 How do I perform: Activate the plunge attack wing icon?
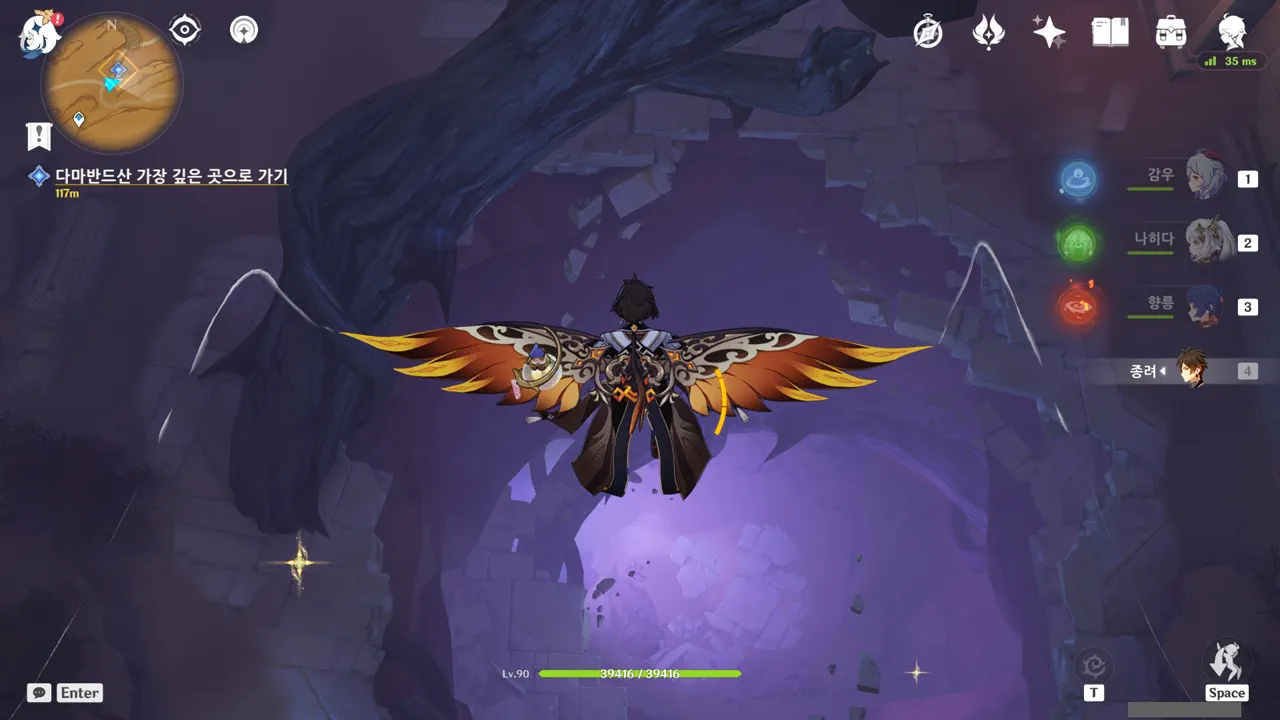click(1226, 662)
